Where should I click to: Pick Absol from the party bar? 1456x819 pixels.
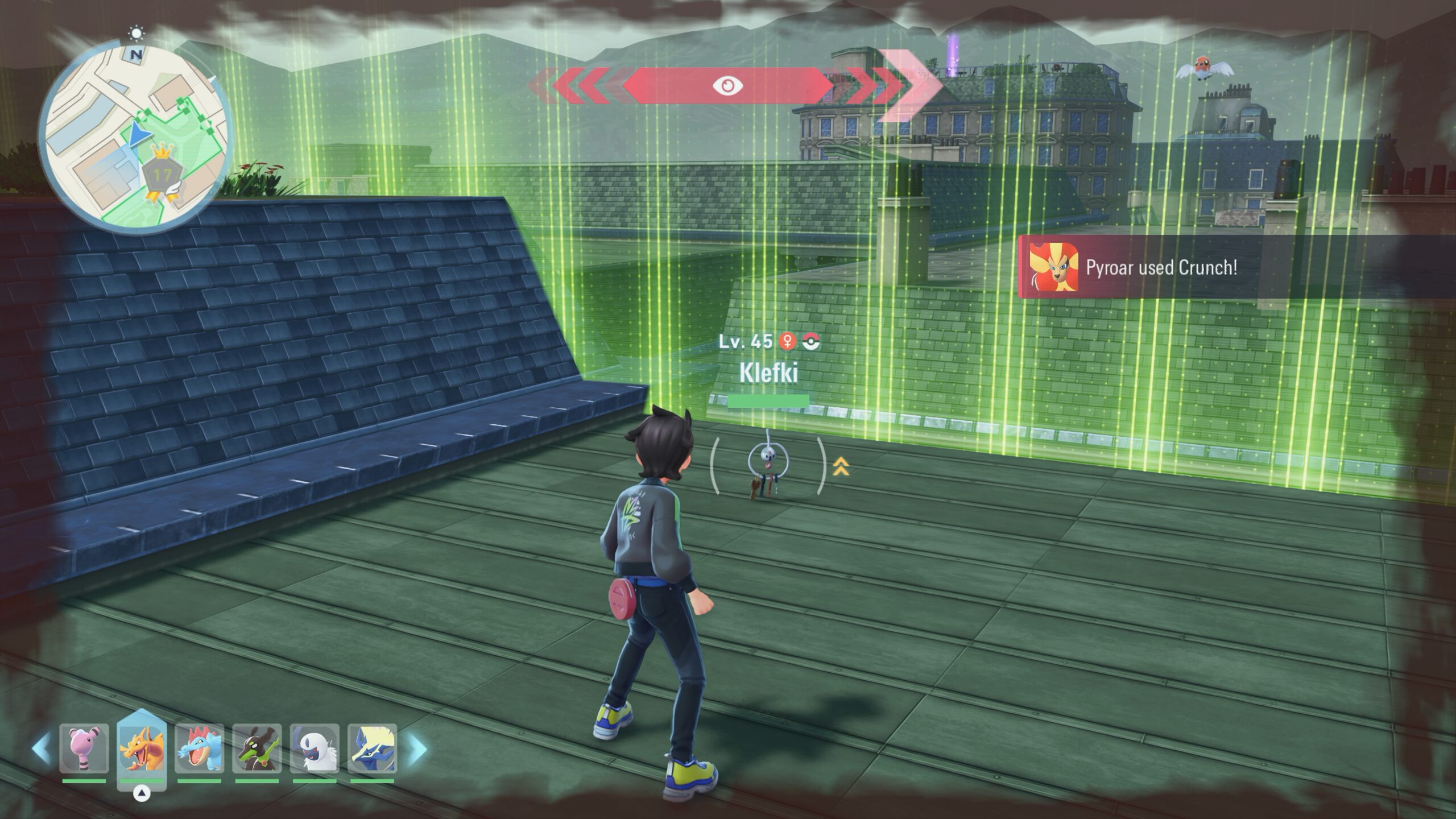coord(315,748)
